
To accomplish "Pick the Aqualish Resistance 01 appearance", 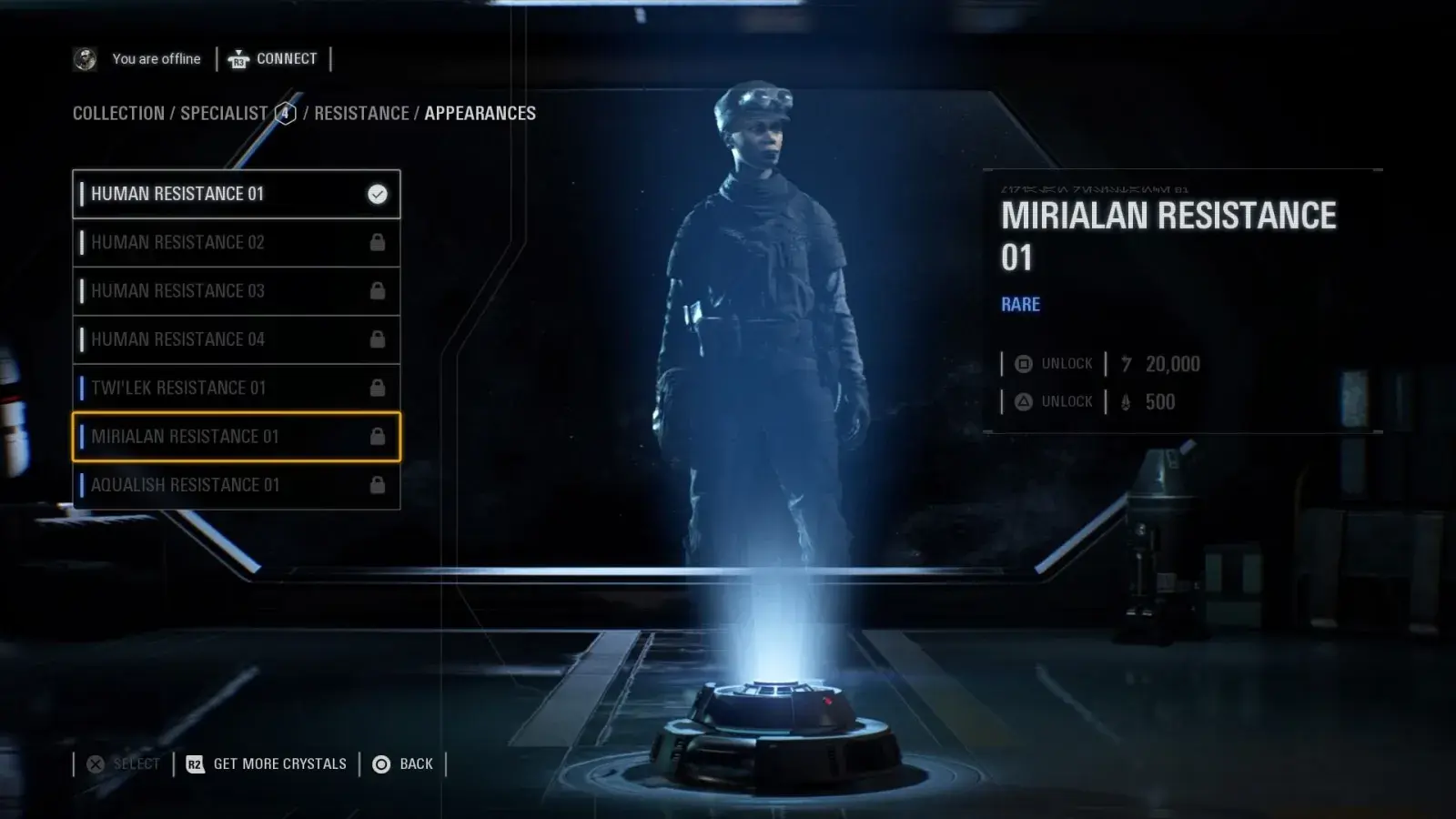I will tap(236, 485).
